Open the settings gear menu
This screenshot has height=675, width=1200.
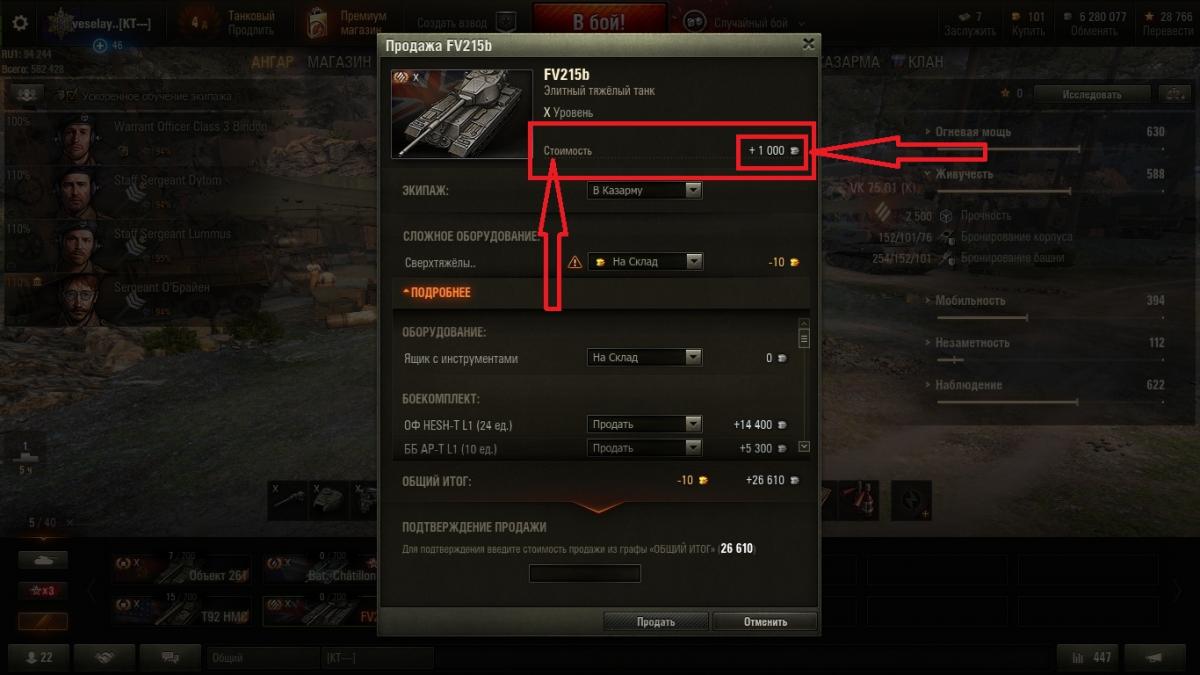(20, 23)
